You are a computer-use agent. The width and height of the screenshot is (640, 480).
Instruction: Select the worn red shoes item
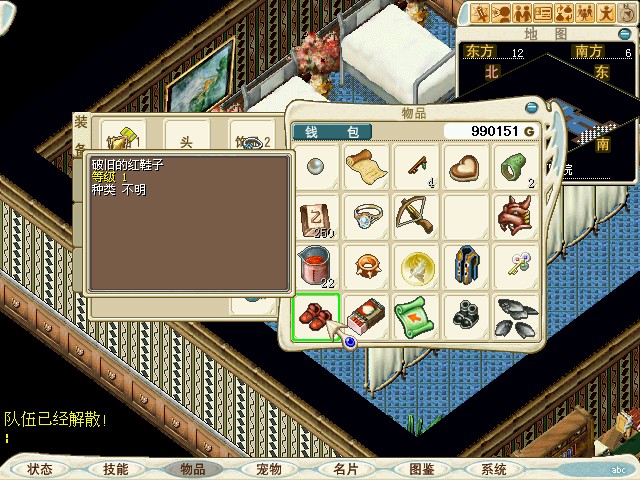pos(316,317)
